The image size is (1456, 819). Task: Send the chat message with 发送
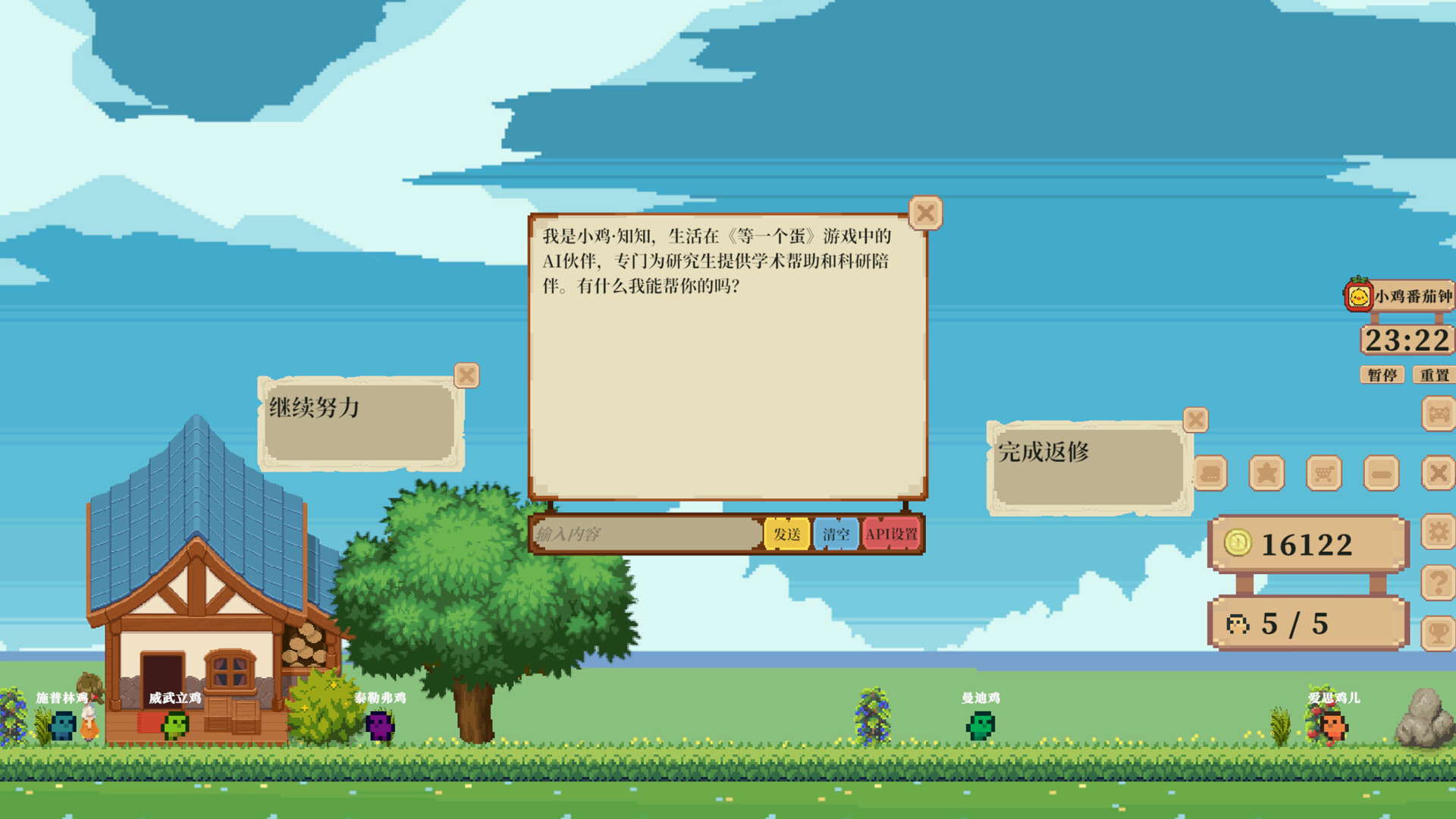tap(787, 534)
